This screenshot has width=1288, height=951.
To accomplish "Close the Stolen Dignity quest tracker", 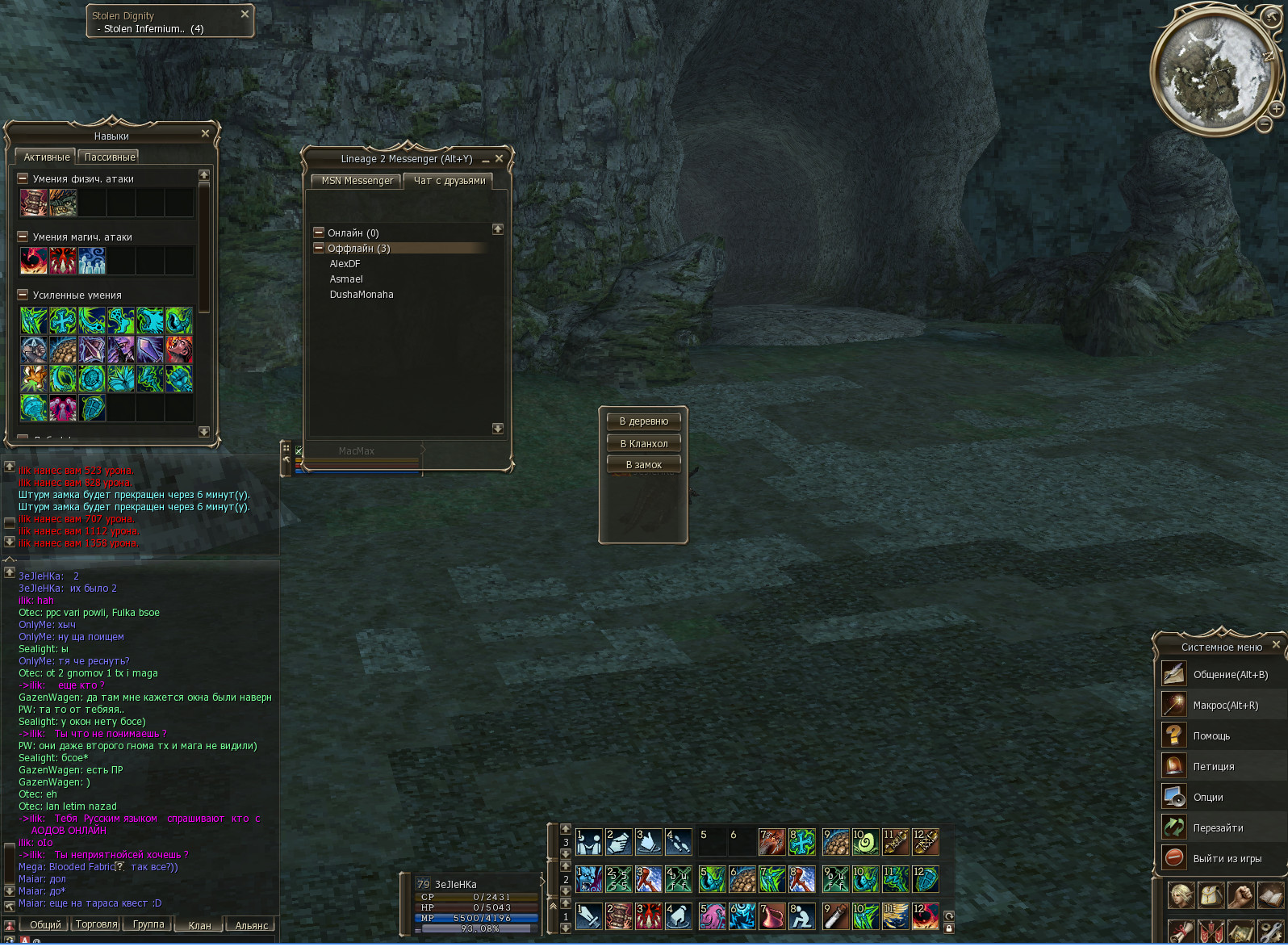I will tap(245, 14).
